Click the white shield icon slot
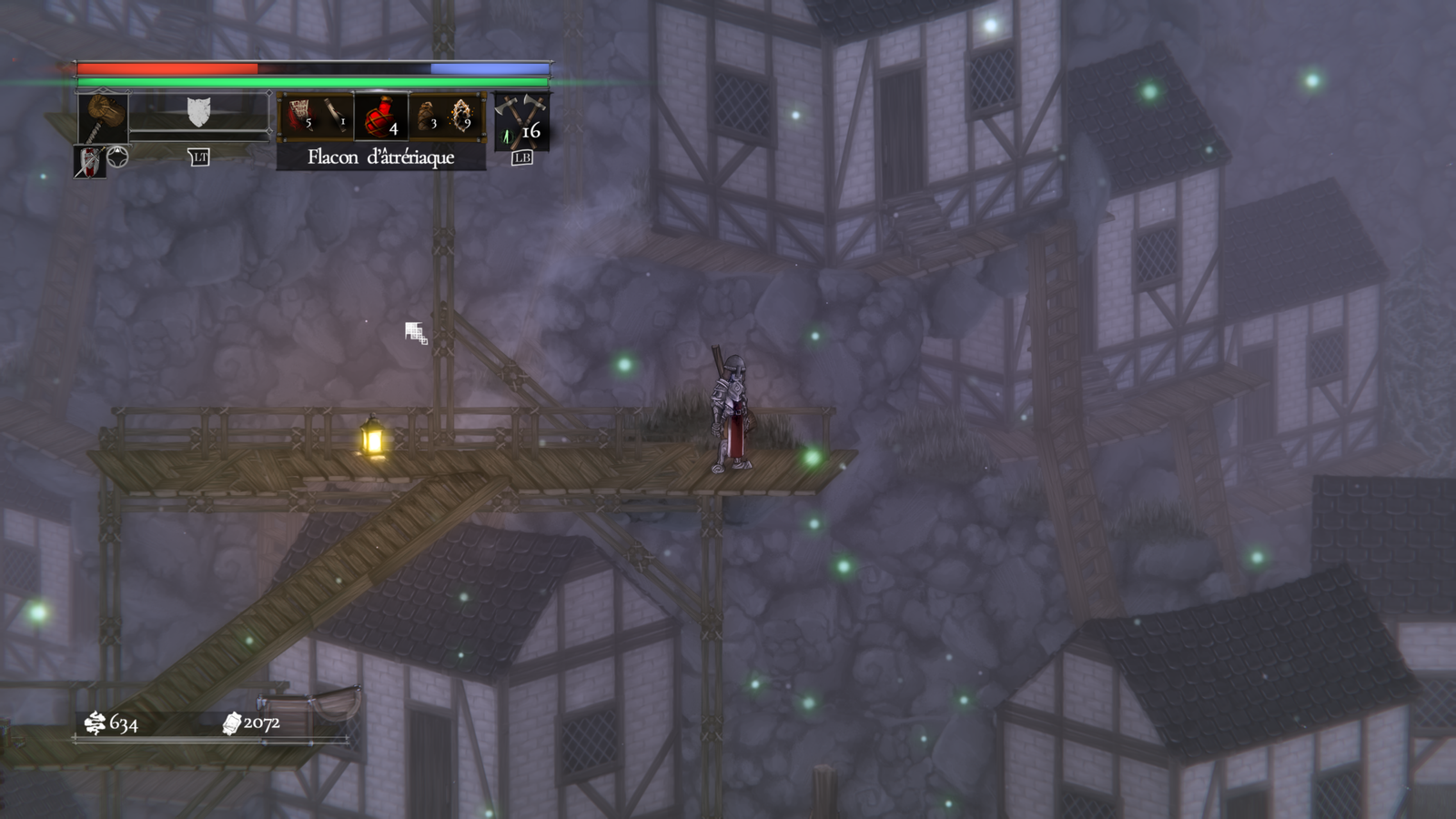This screenshot has height=819, width=1456. (x=198, y=113)
